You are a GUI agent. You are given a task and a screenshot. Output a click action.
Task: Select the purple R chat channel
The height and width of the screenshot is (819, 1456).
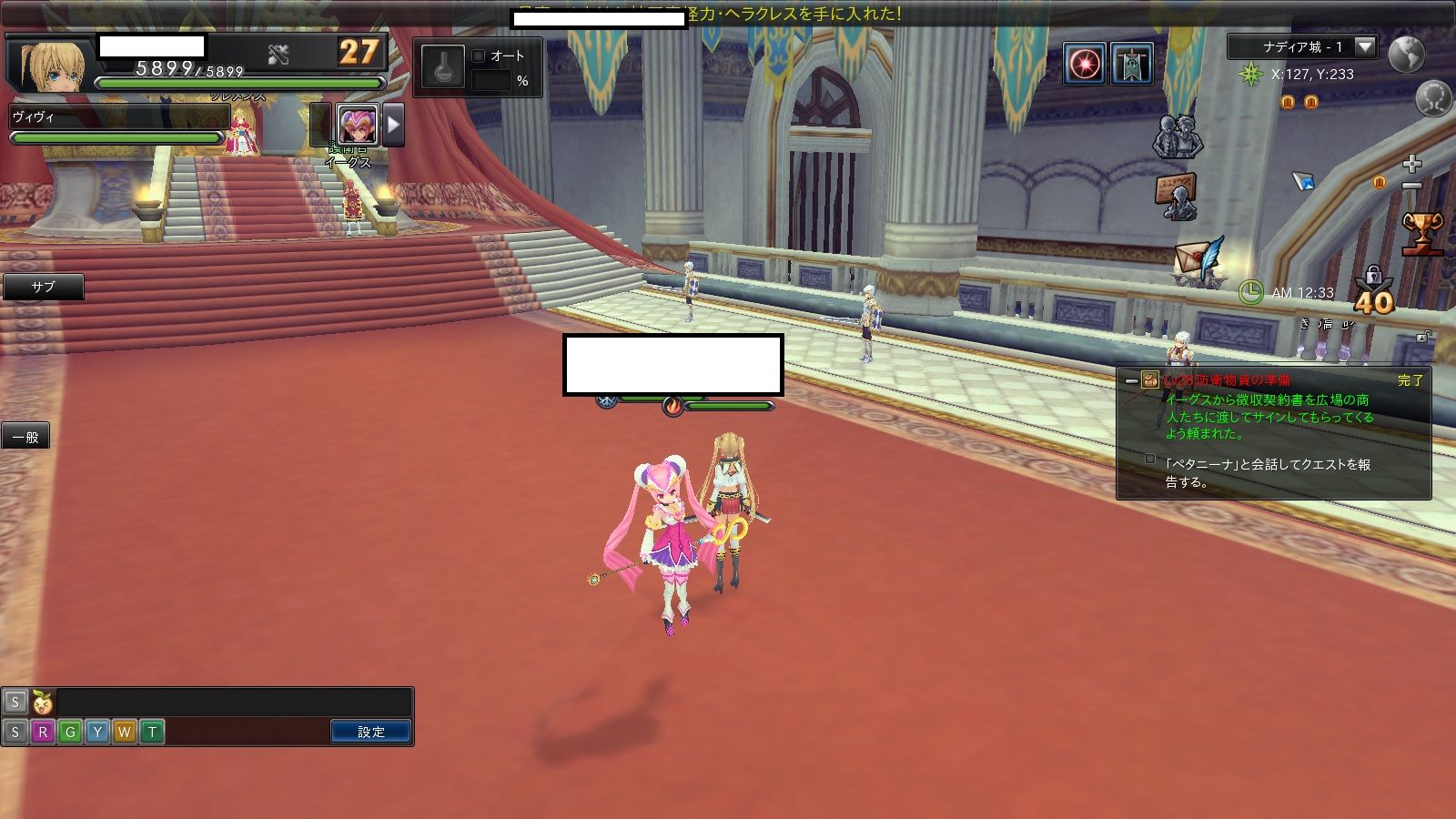[42, 732]
